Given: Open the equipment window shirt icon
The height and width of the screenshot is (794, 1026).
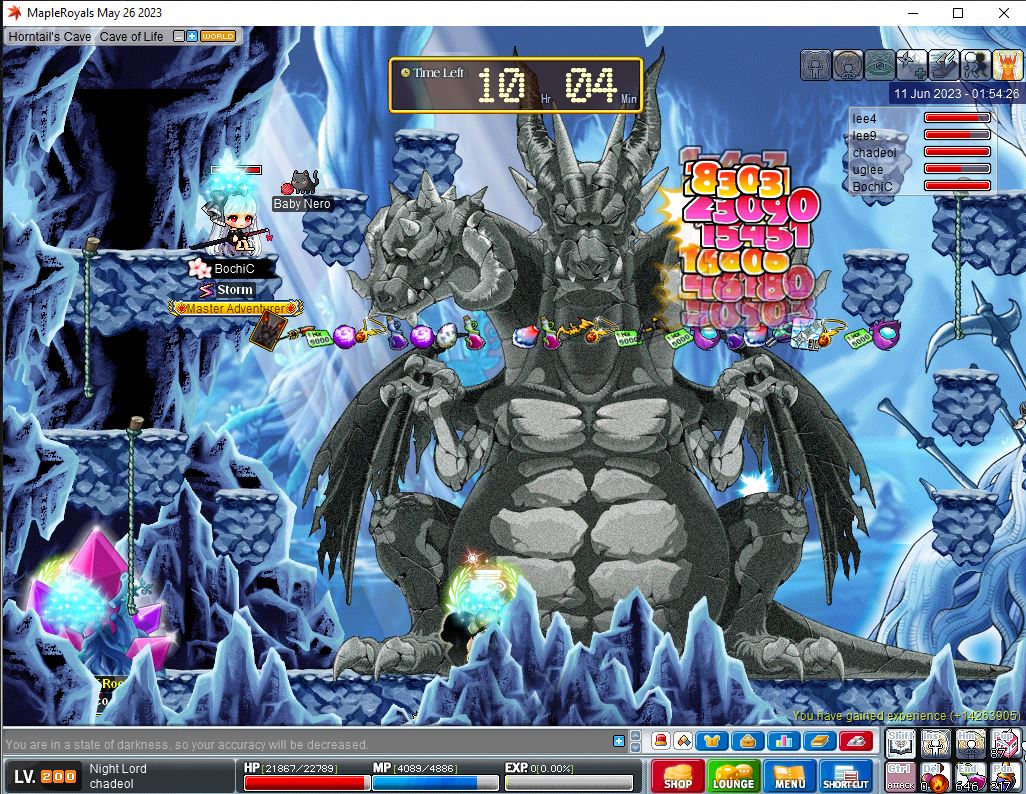Looking at the screenshot, I should 713,741.
